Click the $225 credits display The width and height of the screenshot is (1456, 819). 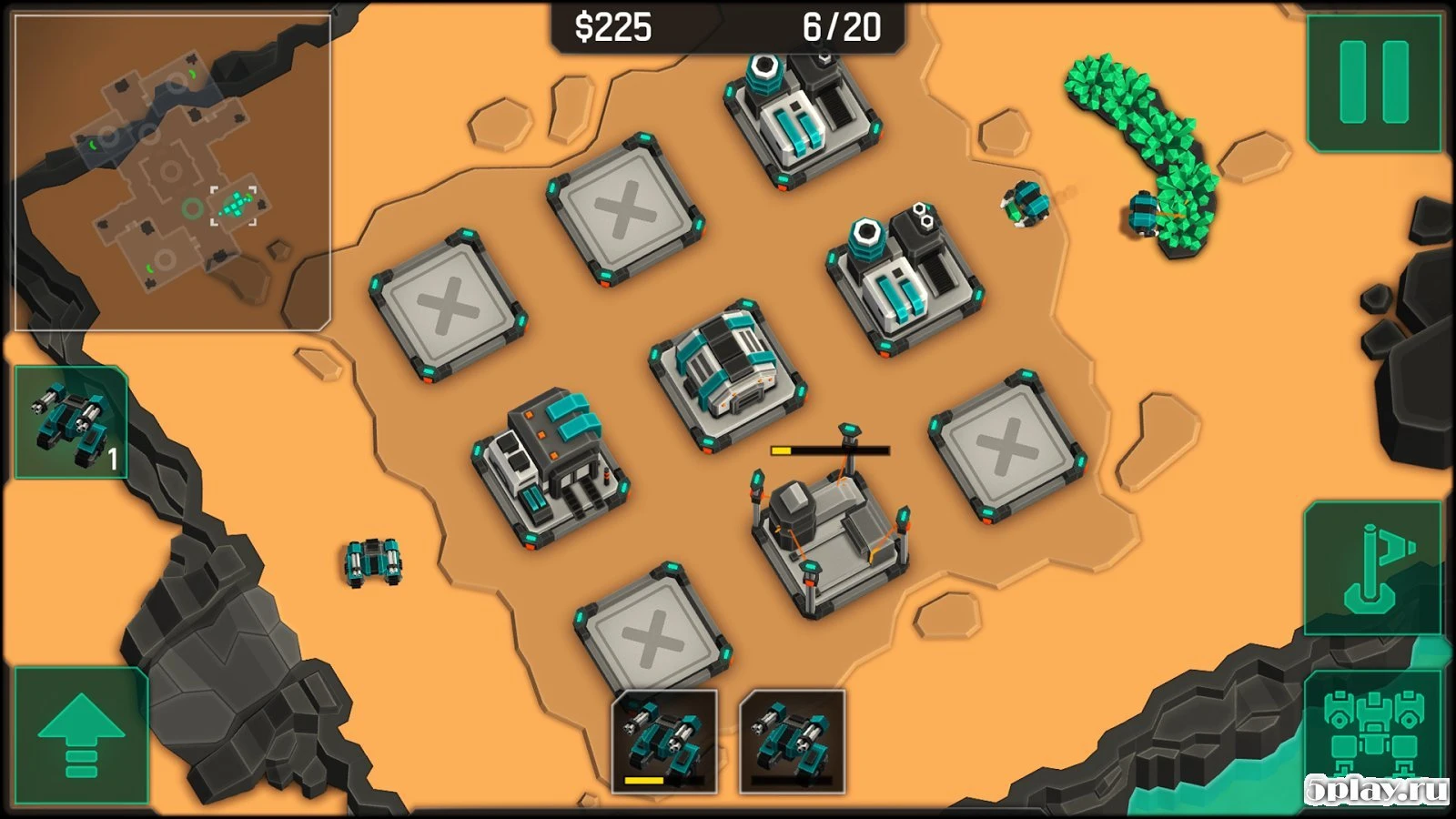point(612,27)
